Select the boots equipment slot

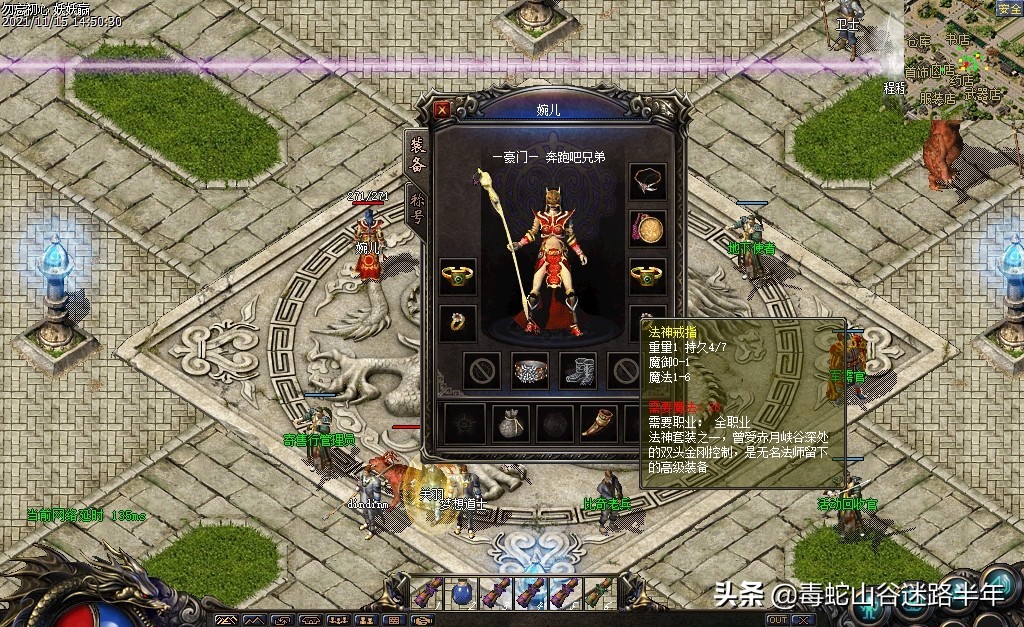[x=577, y=370]
